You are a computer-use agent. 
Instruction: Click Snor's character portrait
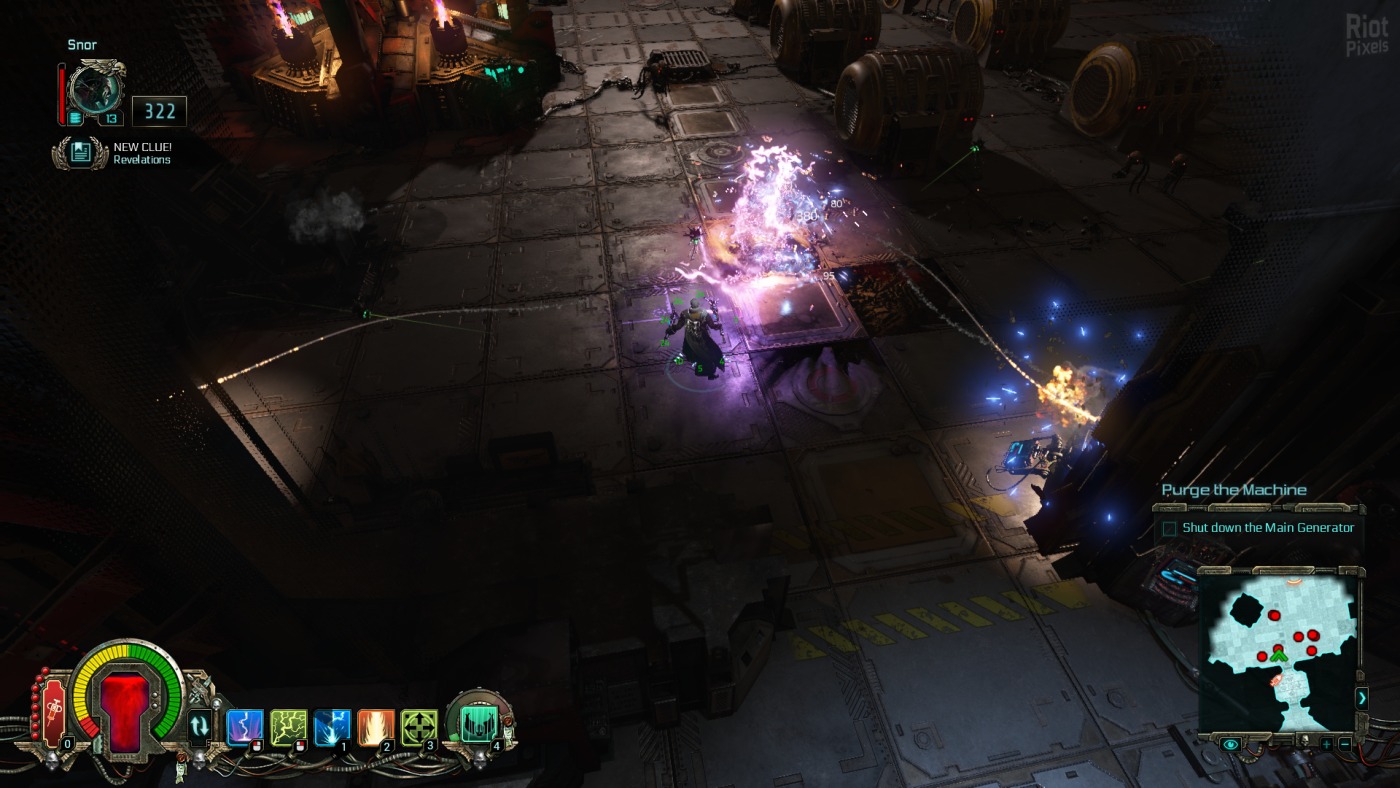click(x=97, y=90)
